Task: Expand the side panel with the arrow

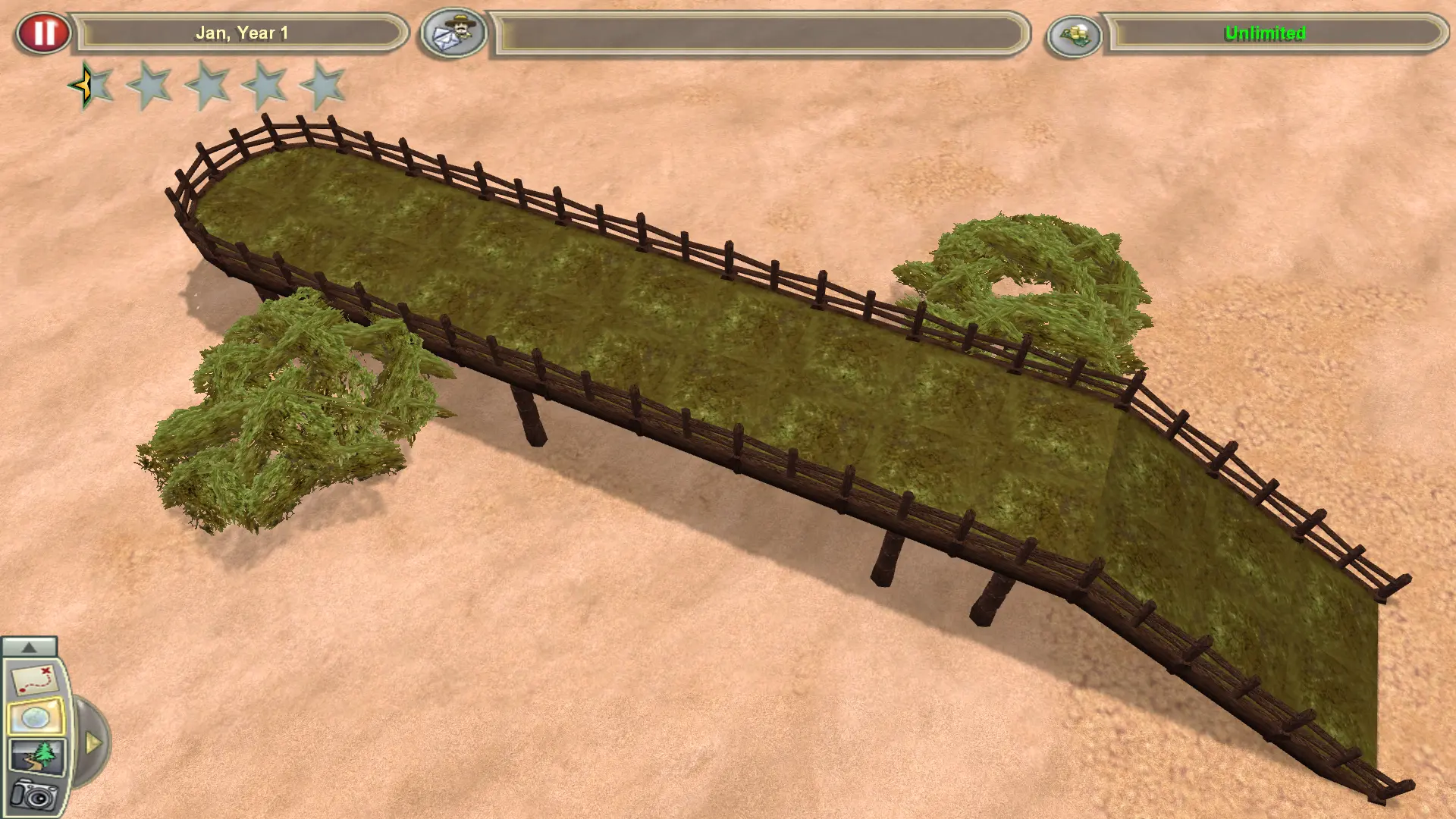Action: click(94, 743)
